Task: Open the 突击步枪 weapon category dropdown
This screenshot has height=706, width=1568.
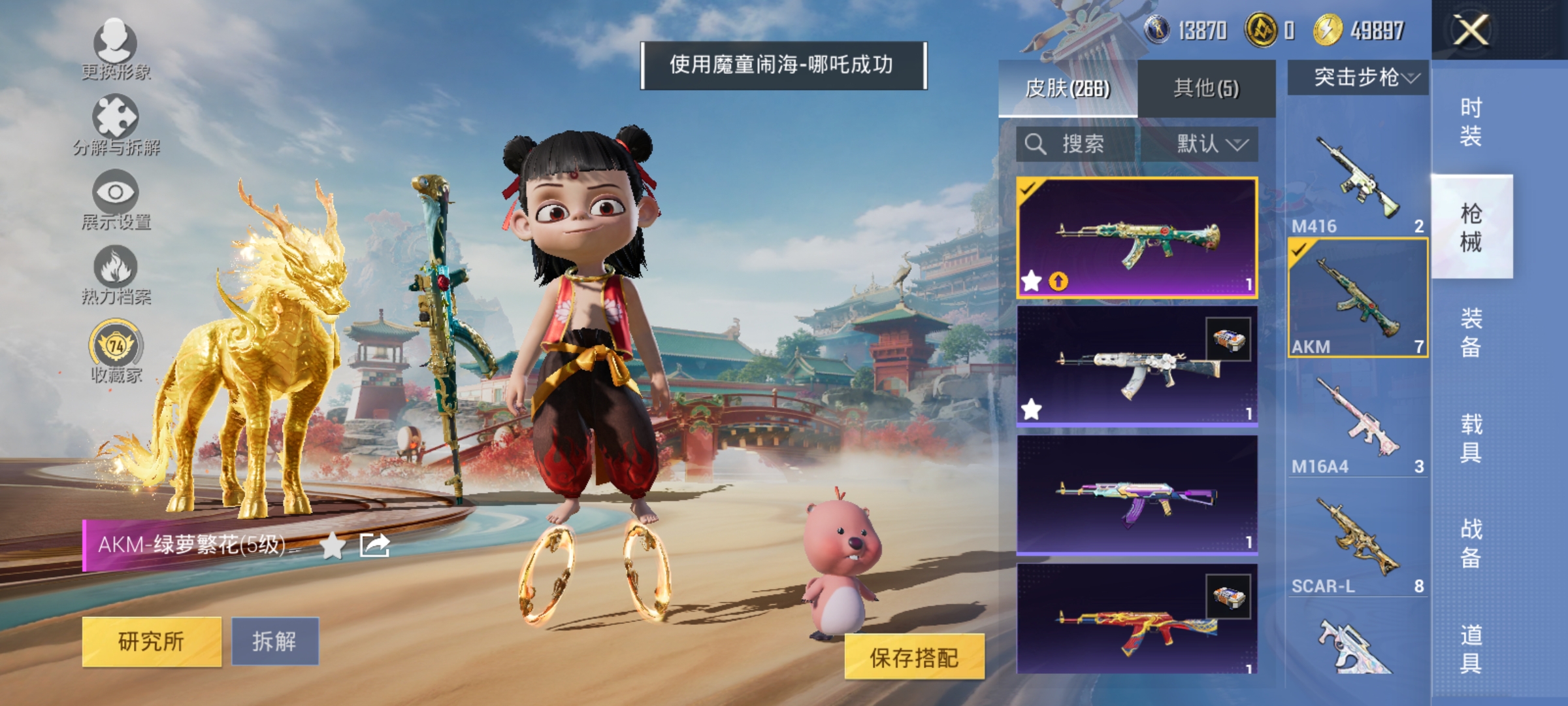Action: [x=1356, y=77]
